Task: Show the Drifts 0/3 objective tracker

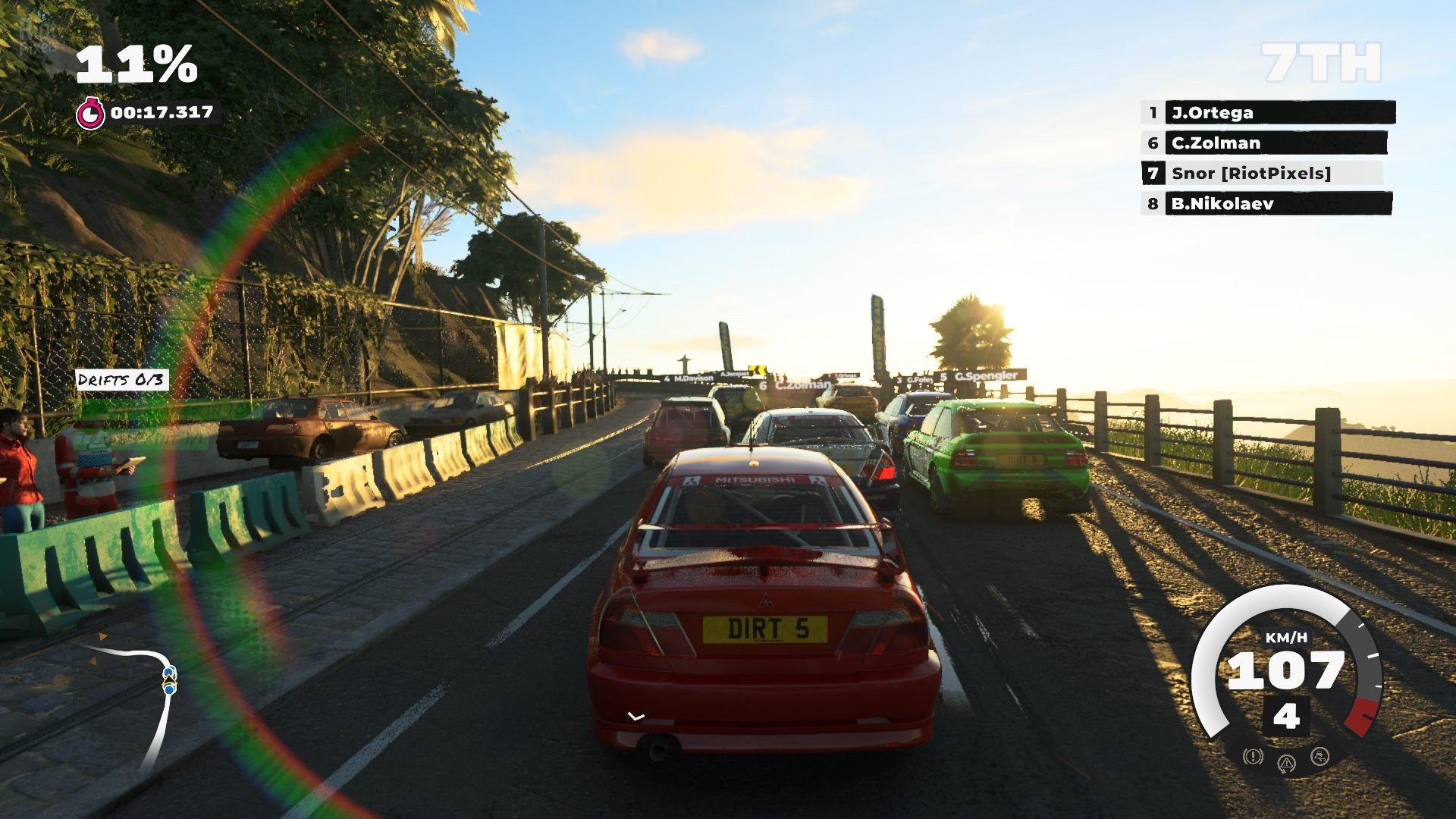Action: 121,380
